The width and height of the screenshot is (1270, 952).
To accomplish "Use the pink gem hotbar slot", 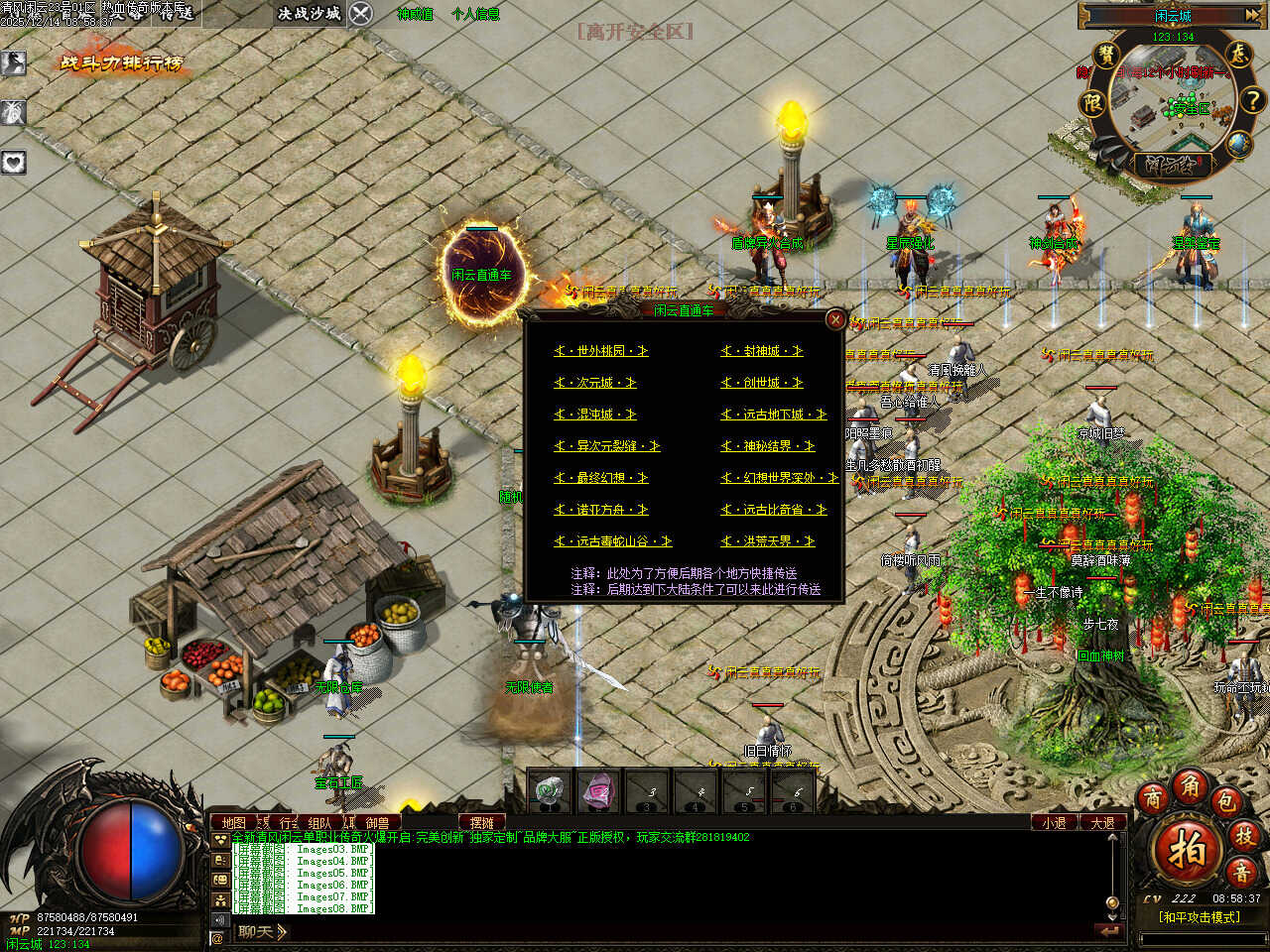I will (x=597, y=791).
